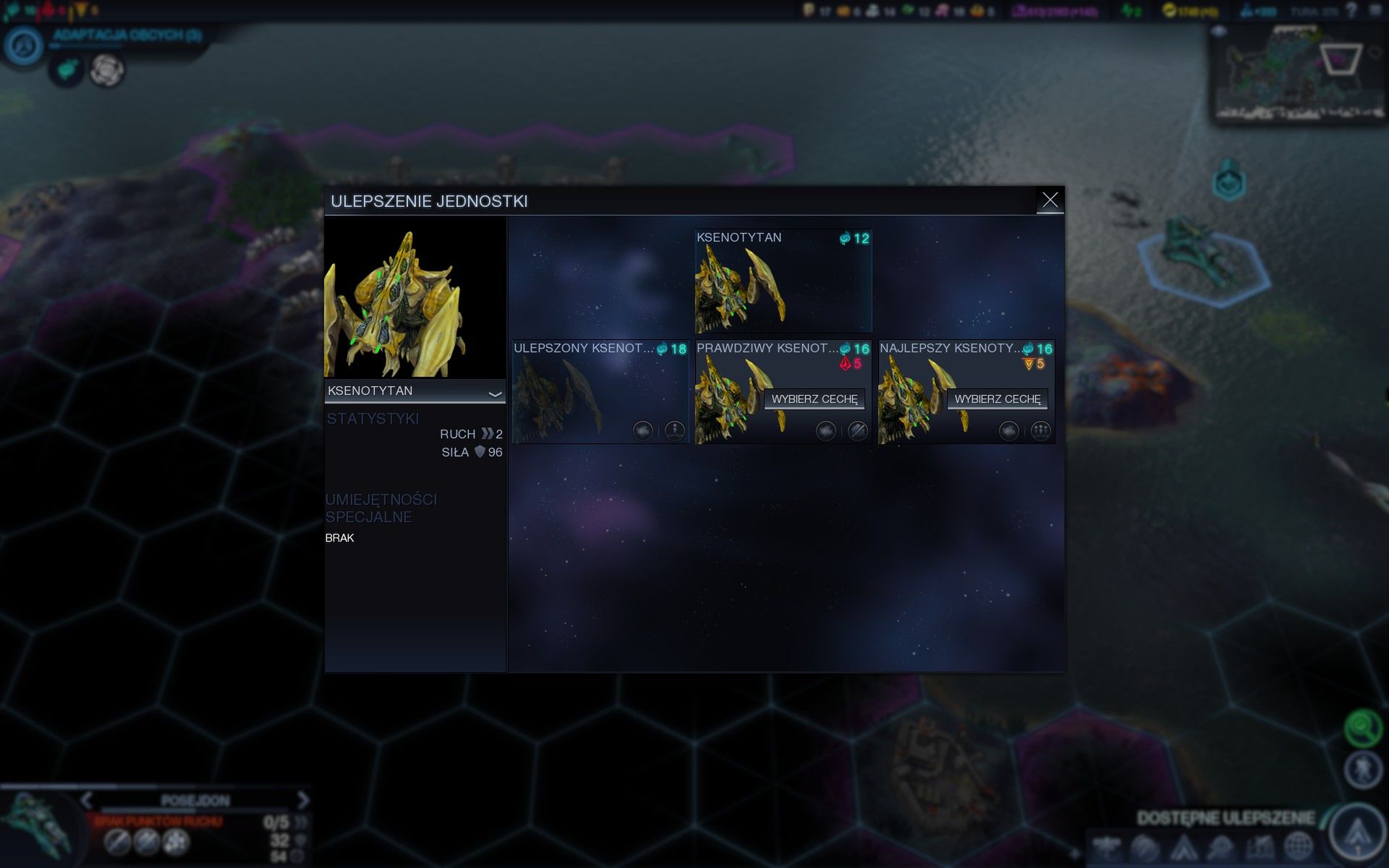Select the base Ksenotytan upgrade tile
Image resolution: width=1389 pixels, height=868 pixels.
point(783,281)
